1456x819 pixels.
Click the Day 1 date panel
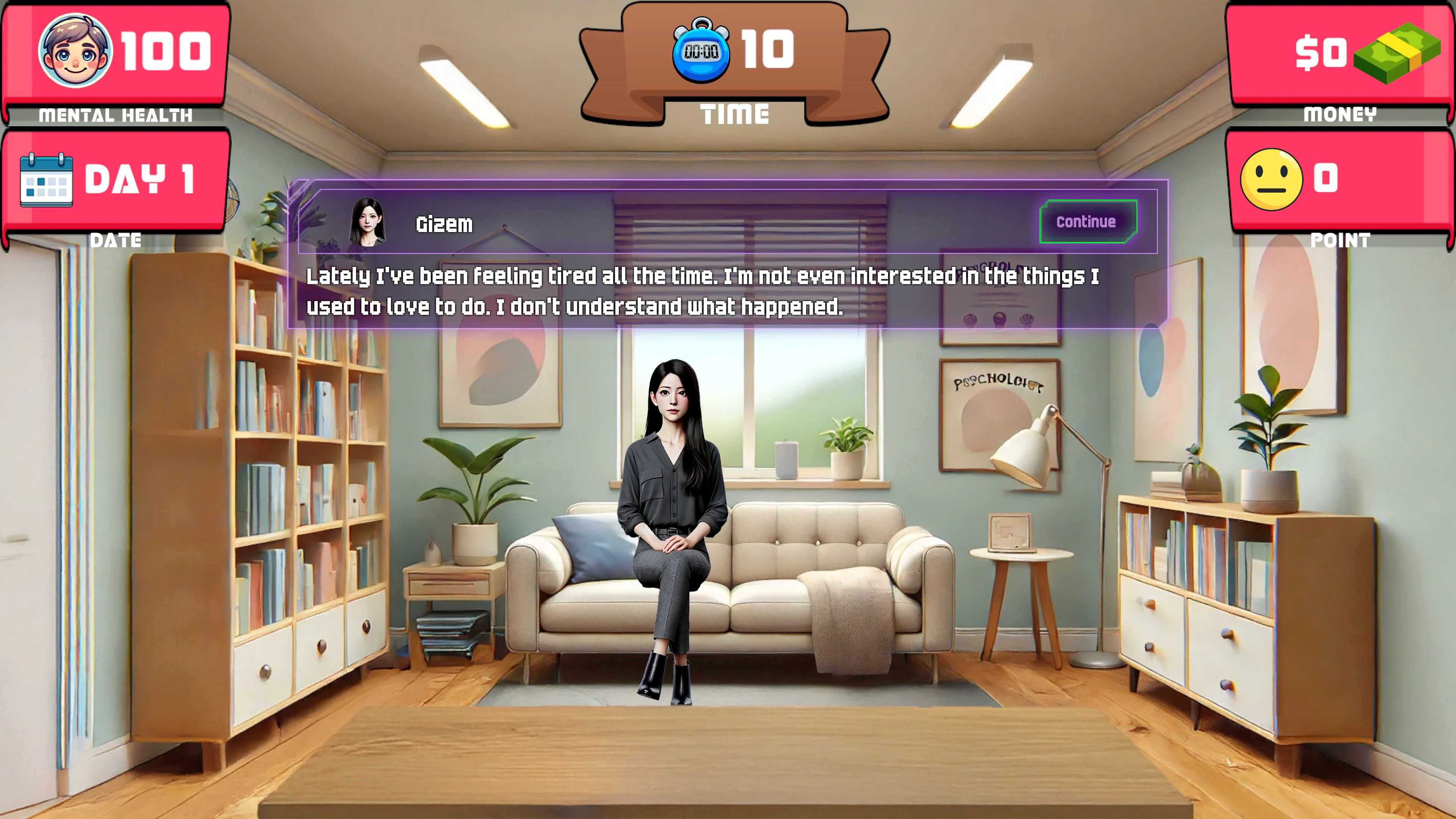point(113,181)
